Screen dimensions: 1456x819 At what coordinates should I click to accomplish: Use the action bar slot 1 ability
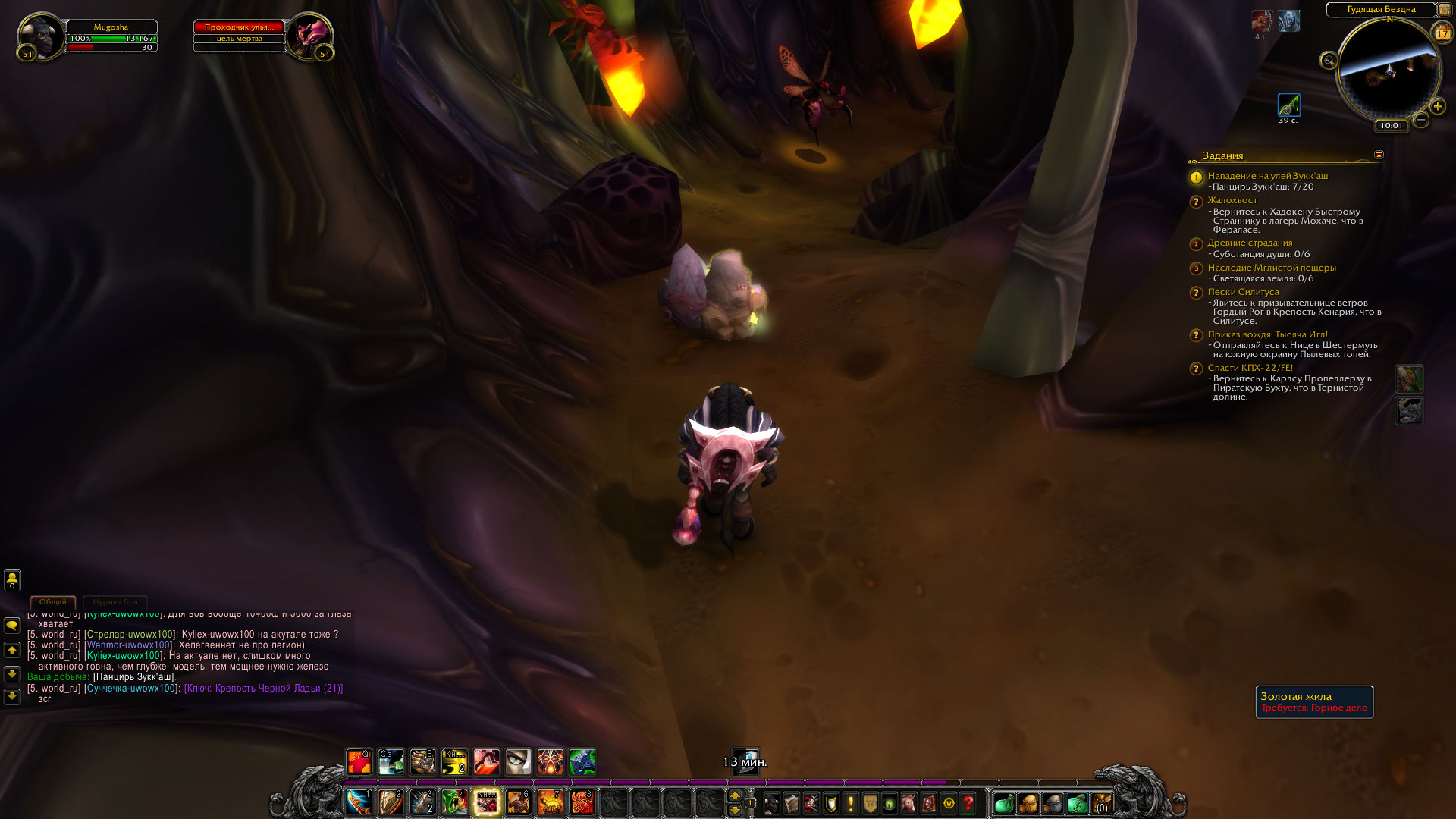tap(359, 802)
